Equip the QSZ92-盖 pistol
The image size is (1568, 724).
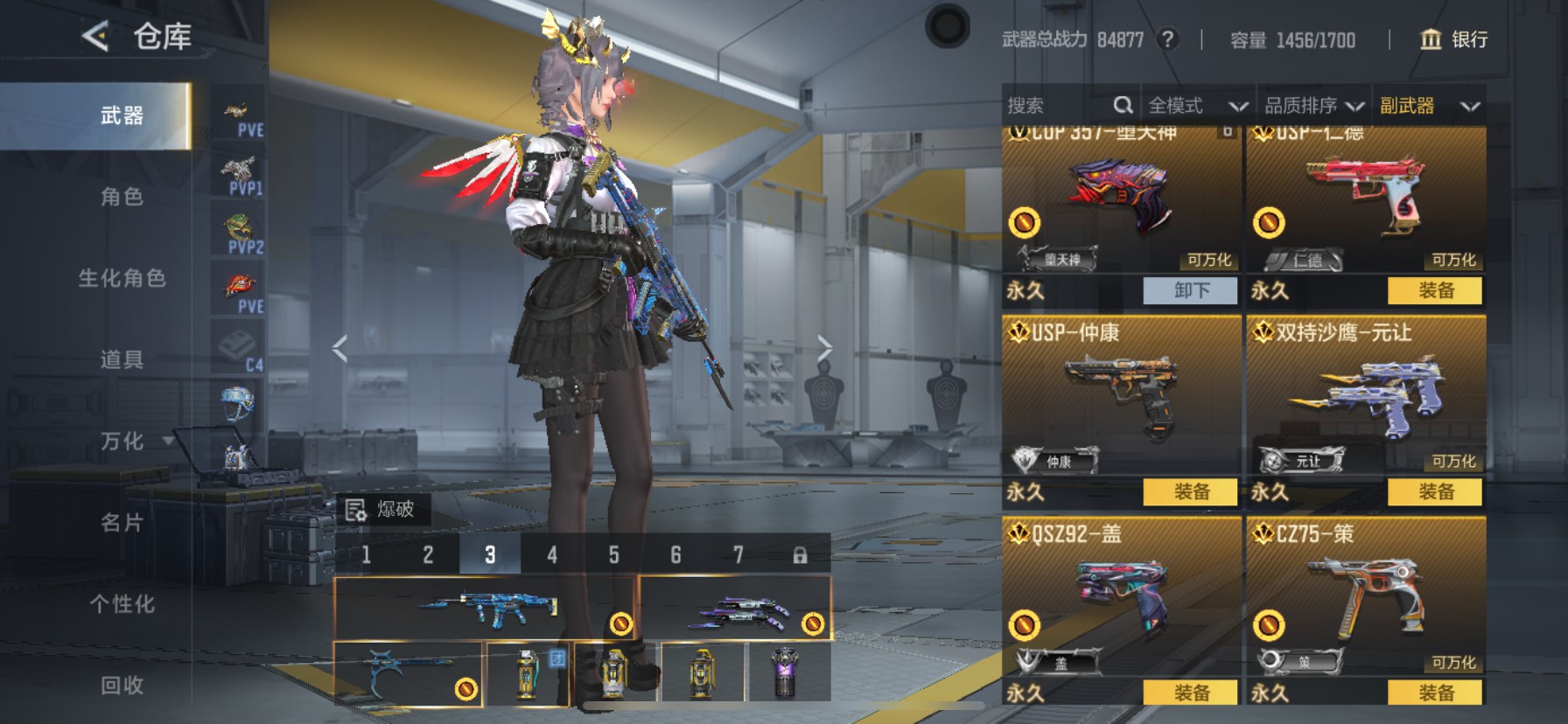pos(1191,693)
